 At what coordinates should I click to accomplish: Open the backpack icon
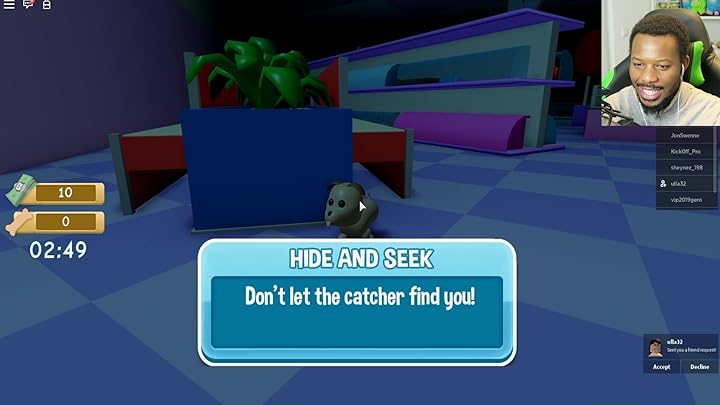(46, 5)
